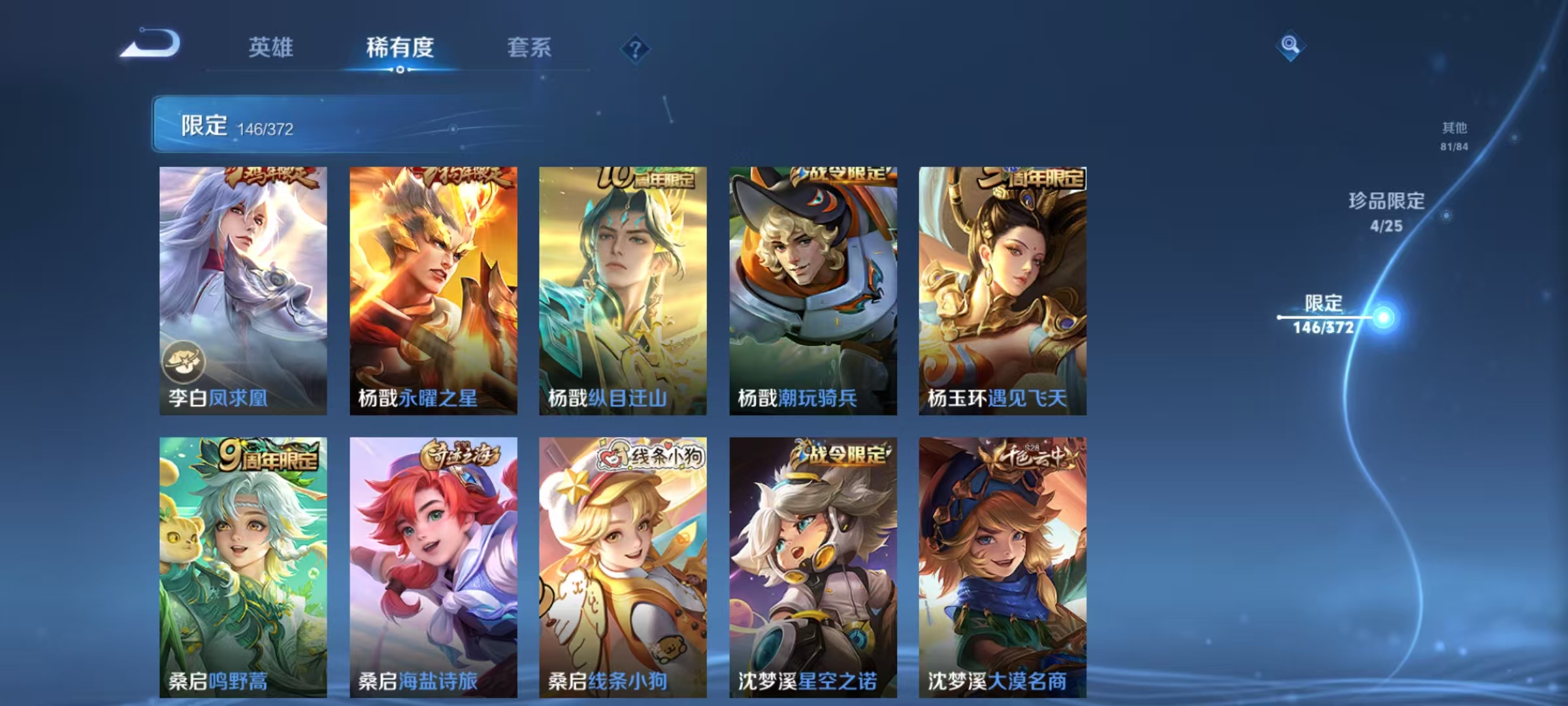Image resolution: width=1568 pixels, height=706 pixels.
Task: Switch to the 套系 tab
Action: point(529,48)
